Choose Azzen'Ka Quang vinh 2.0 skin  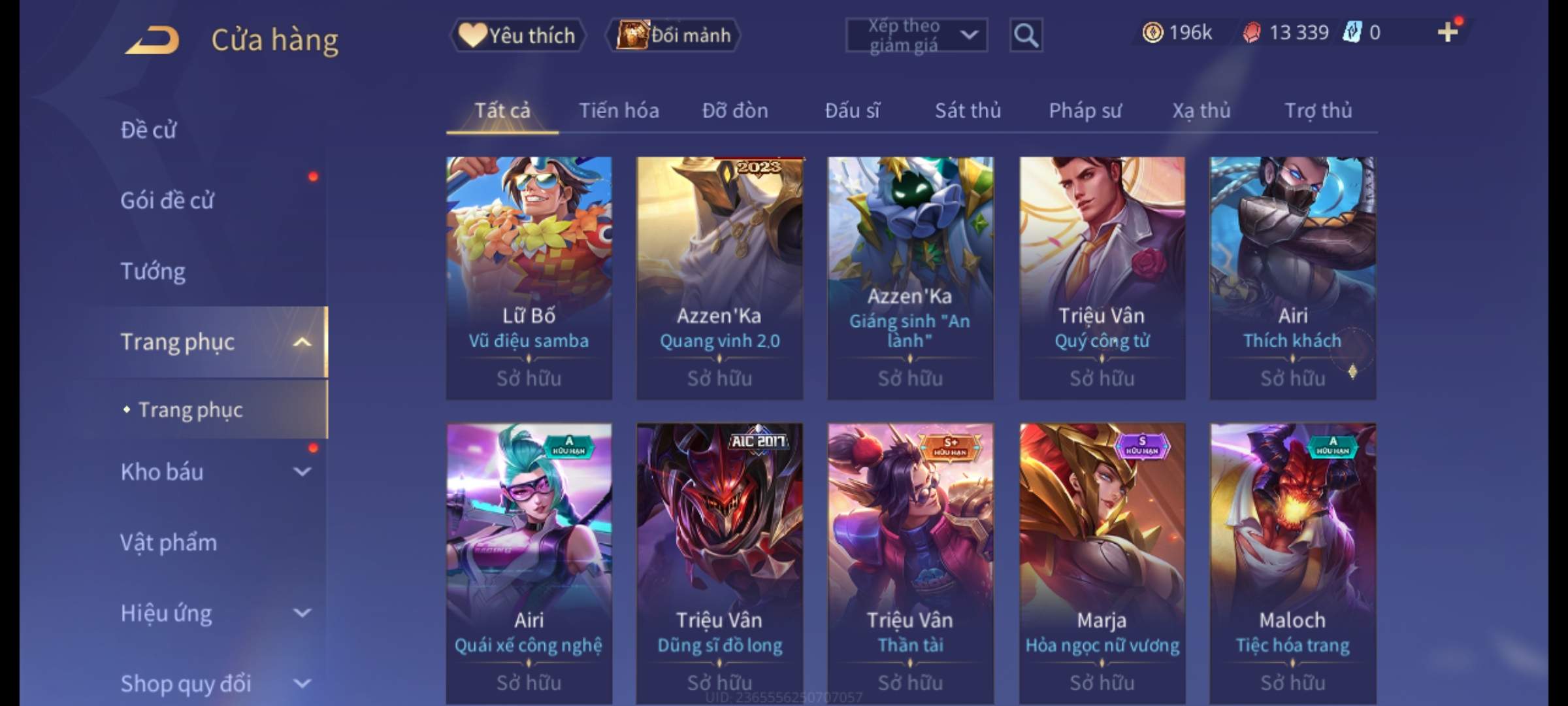click(x=719, y=277)
